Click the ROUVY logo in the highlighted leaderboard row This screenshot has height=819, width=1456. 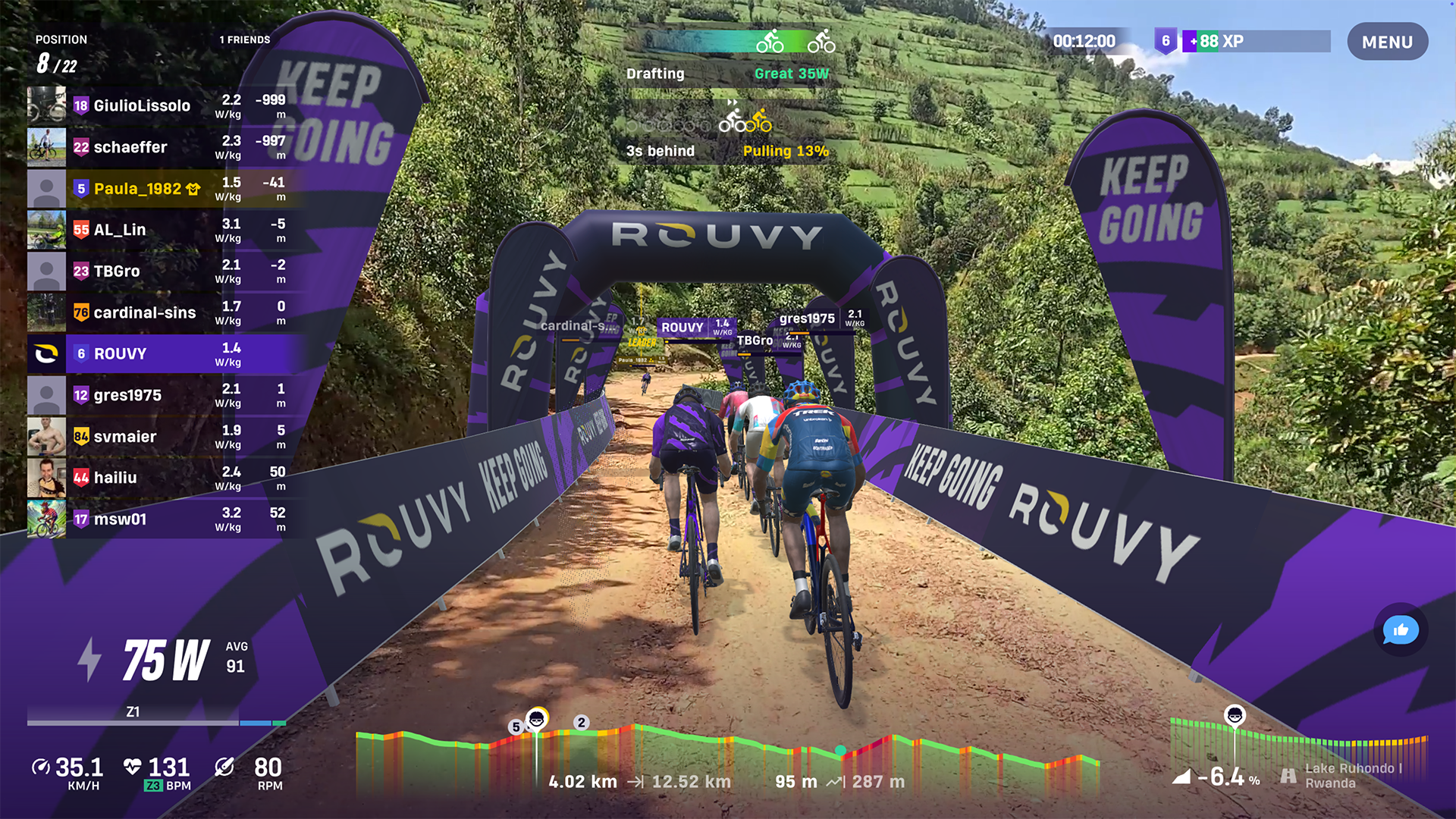pos(45,353)
